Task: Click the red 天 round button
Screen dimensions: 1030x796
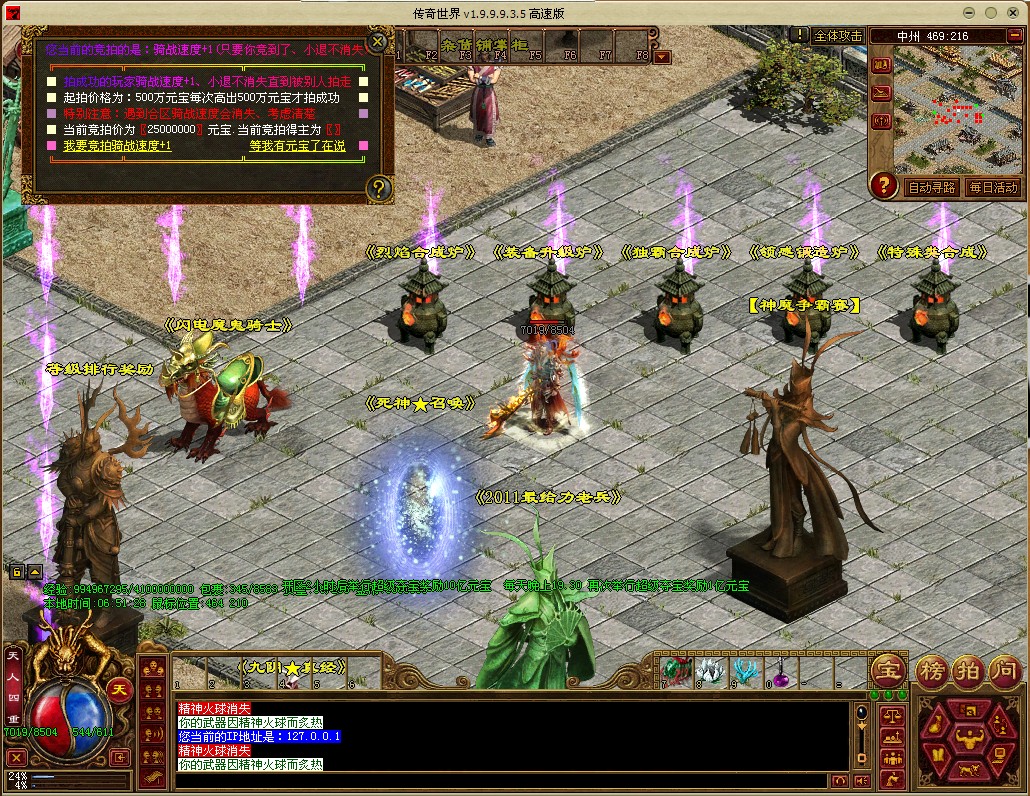Action: (120, 690)
